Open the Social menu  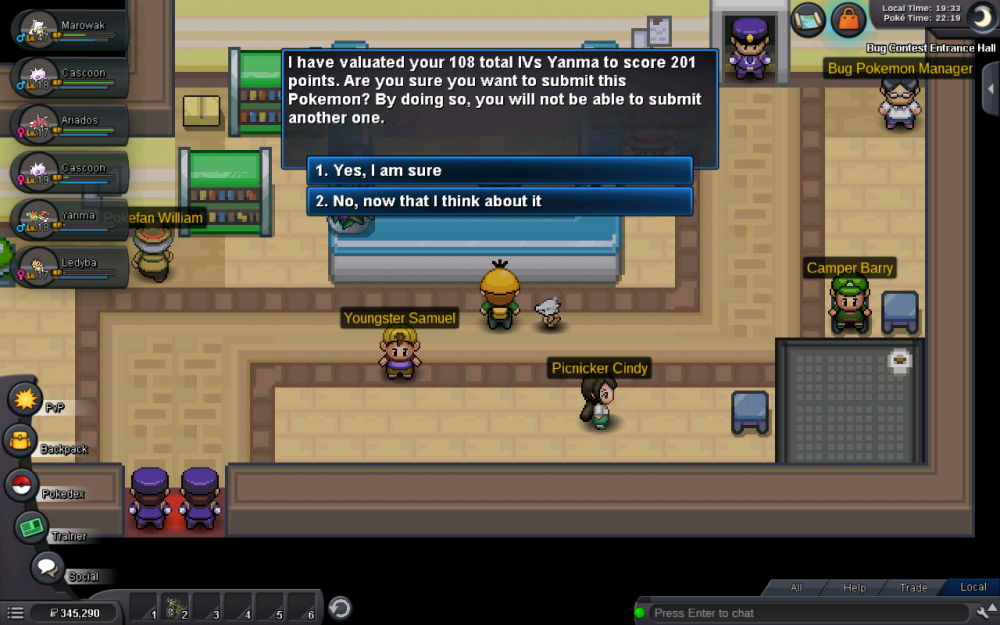pyautogui.click(x=47, y=568)
